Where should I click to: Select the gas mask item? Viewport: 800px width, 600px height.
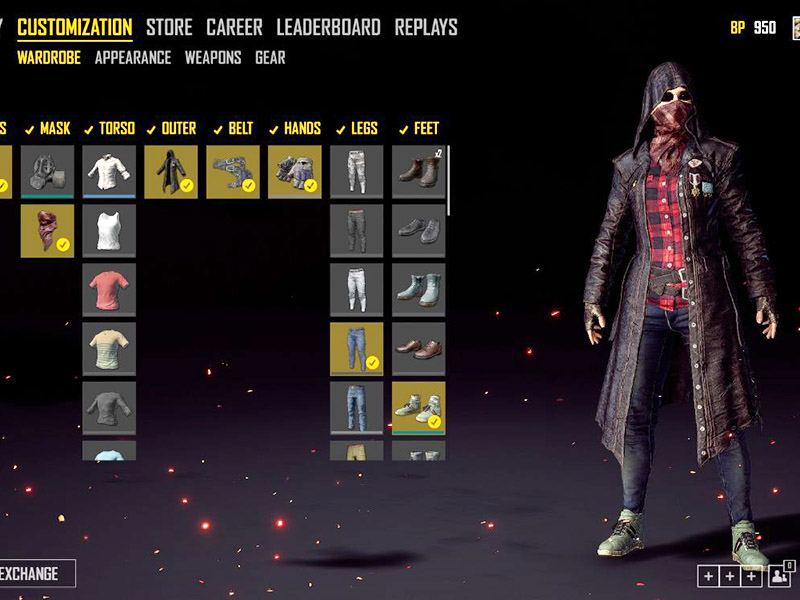(47, 172)
